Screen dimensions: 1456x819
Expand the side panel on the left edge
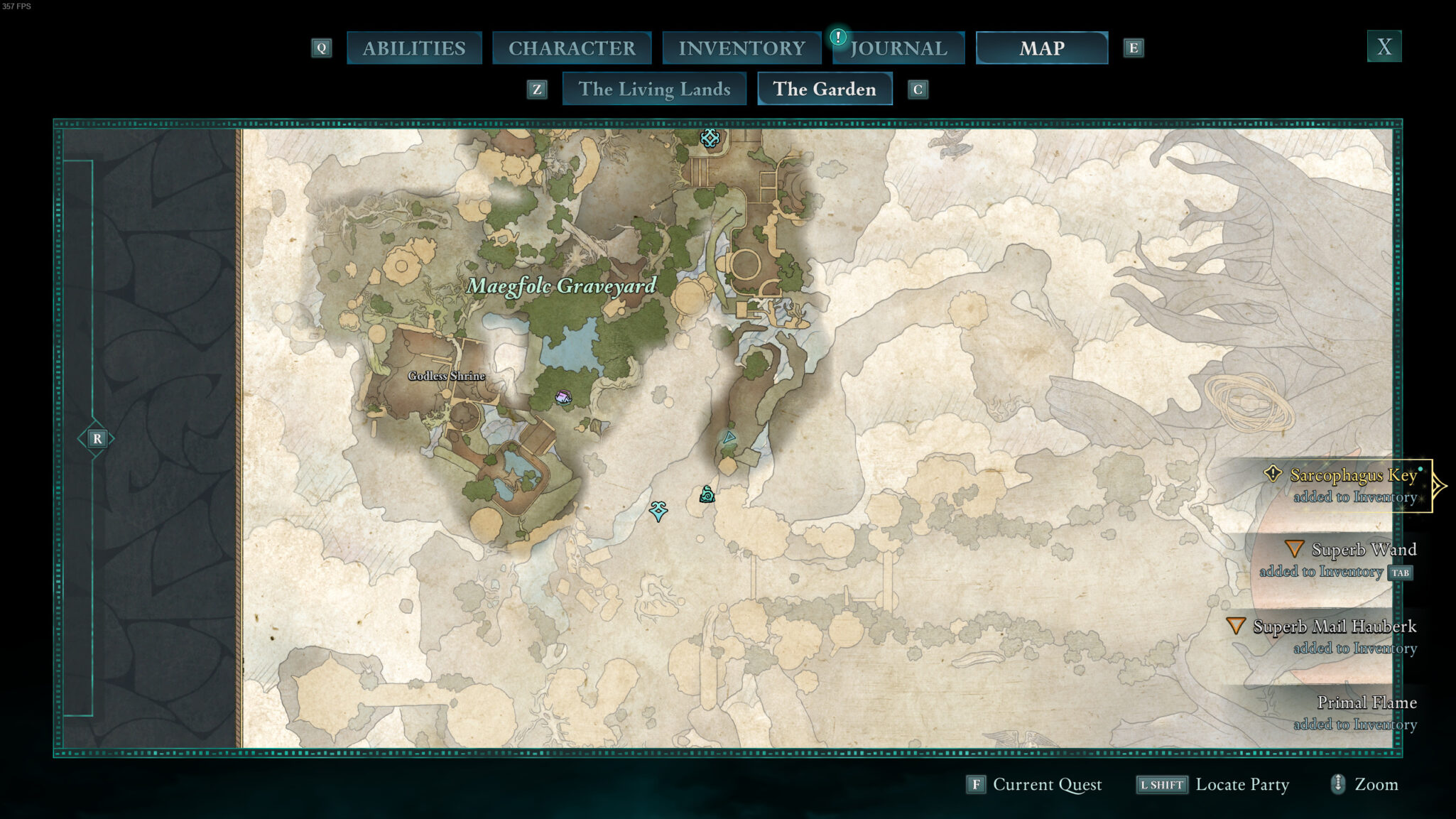click(x=97, y=439)
